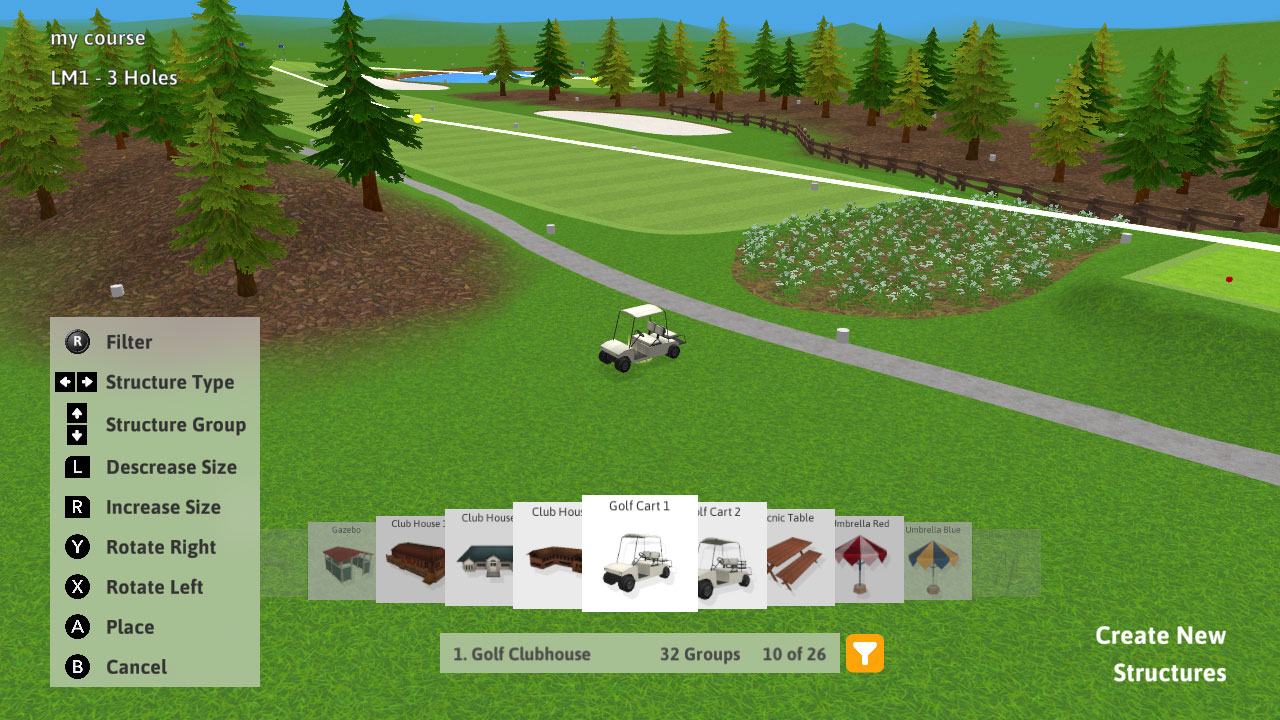Pick the Umbrella Red structure
The image size is (1280, 720).
tap(868, 561)
